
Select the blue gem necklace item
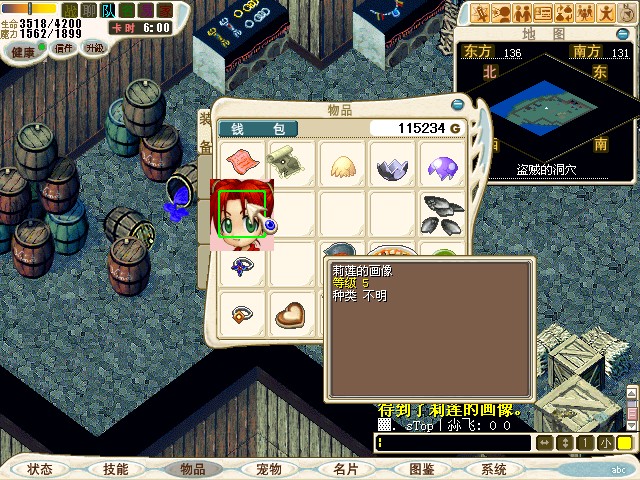(x=241, y=265)
